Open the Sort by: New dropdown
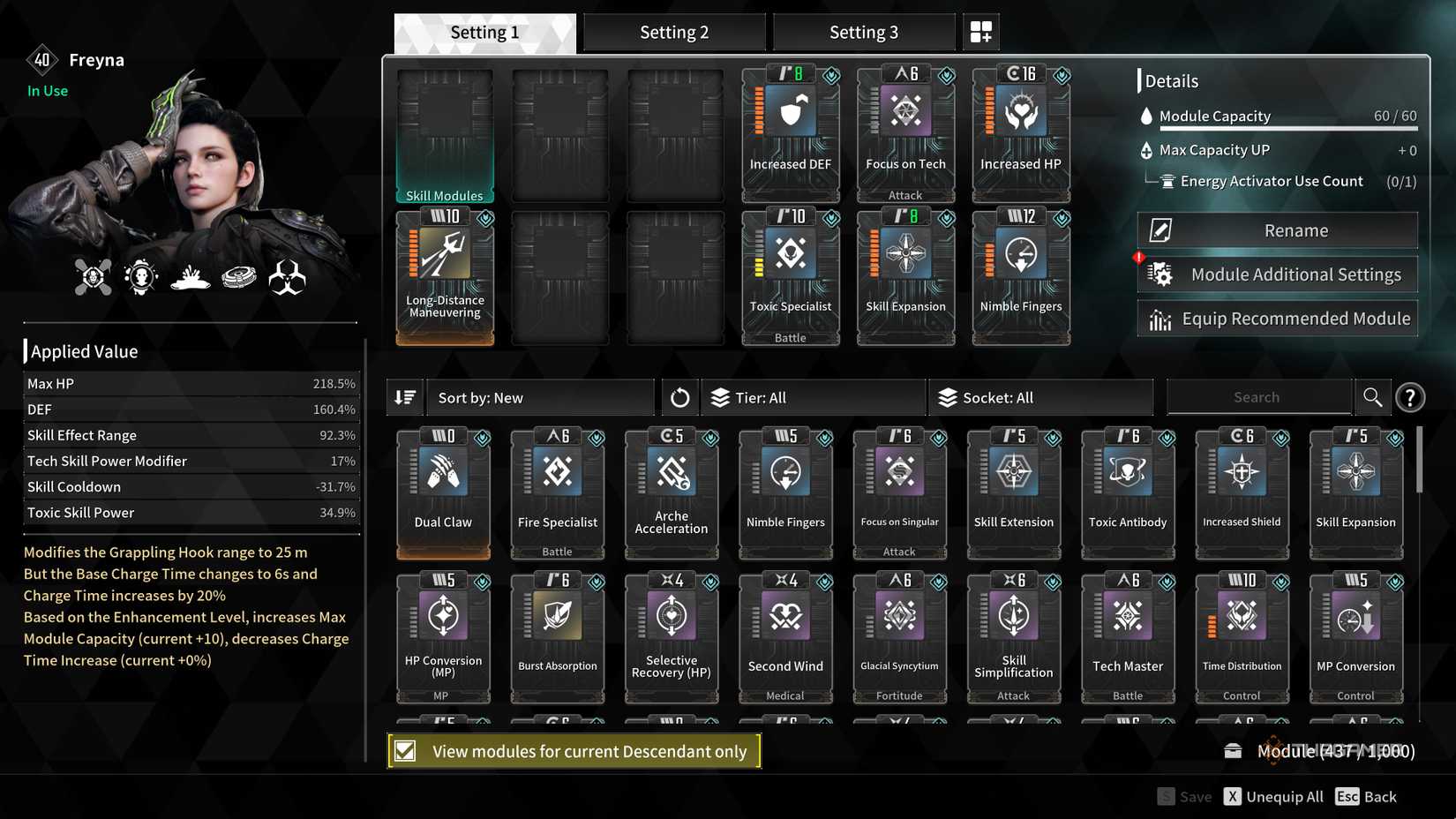 (541, 397)
